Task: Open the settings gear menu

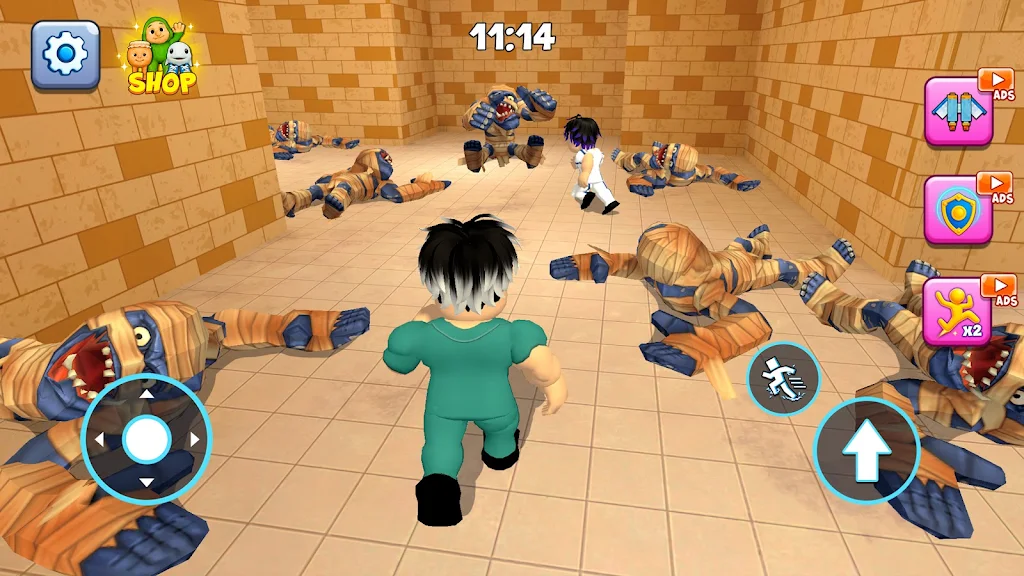Action: tap(65, 55)
